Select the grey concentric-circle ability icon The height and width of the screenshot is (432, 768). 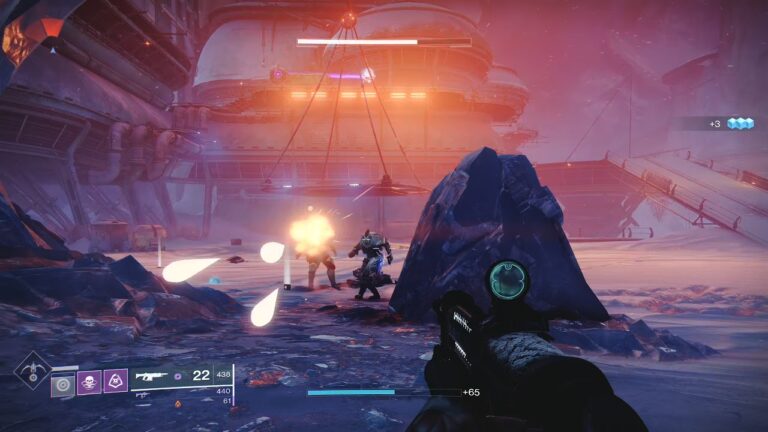(x=63, y=382)
